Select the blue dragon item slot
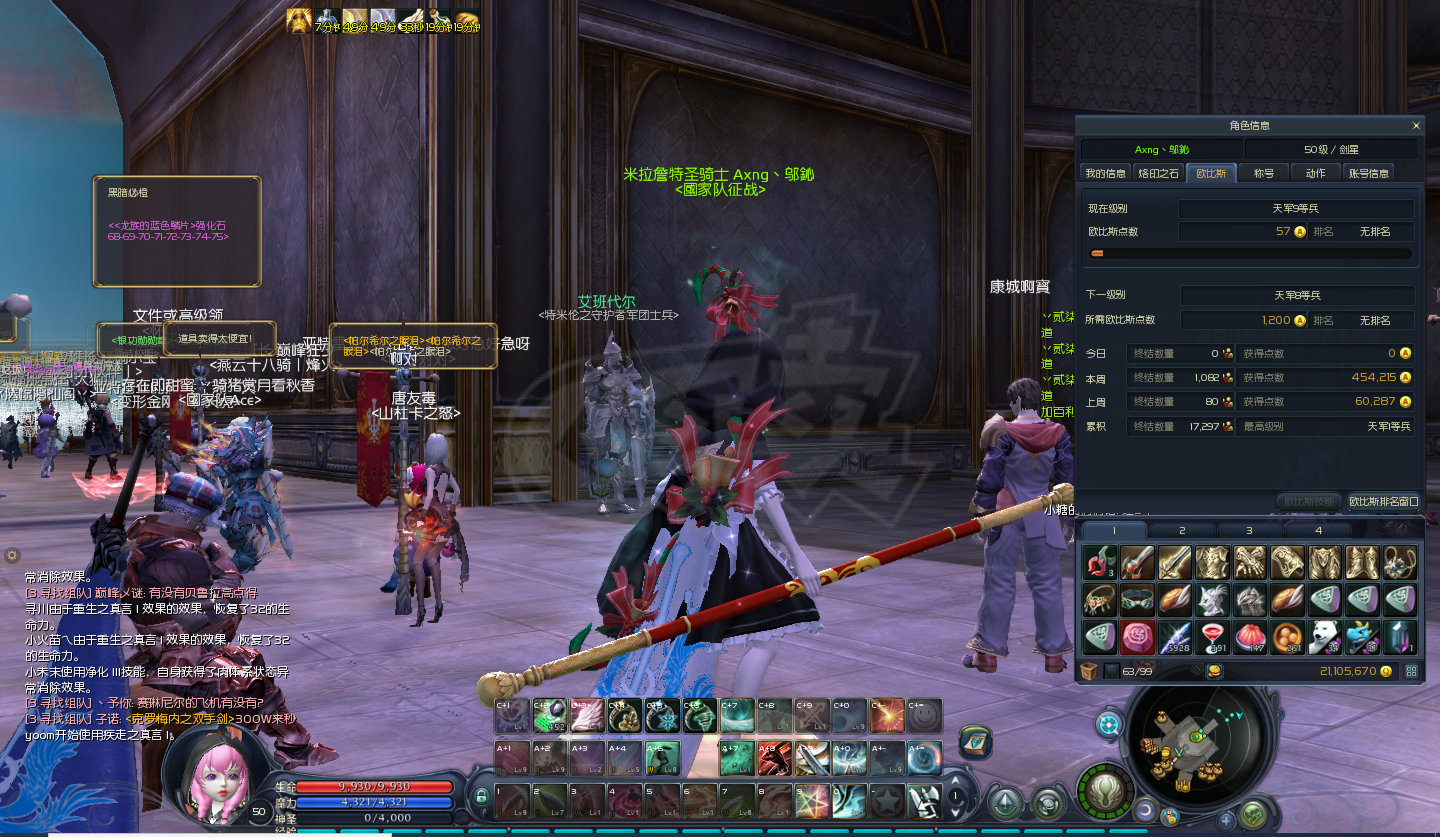Viewport: 1440px width, 837px height. (1362, 637)
